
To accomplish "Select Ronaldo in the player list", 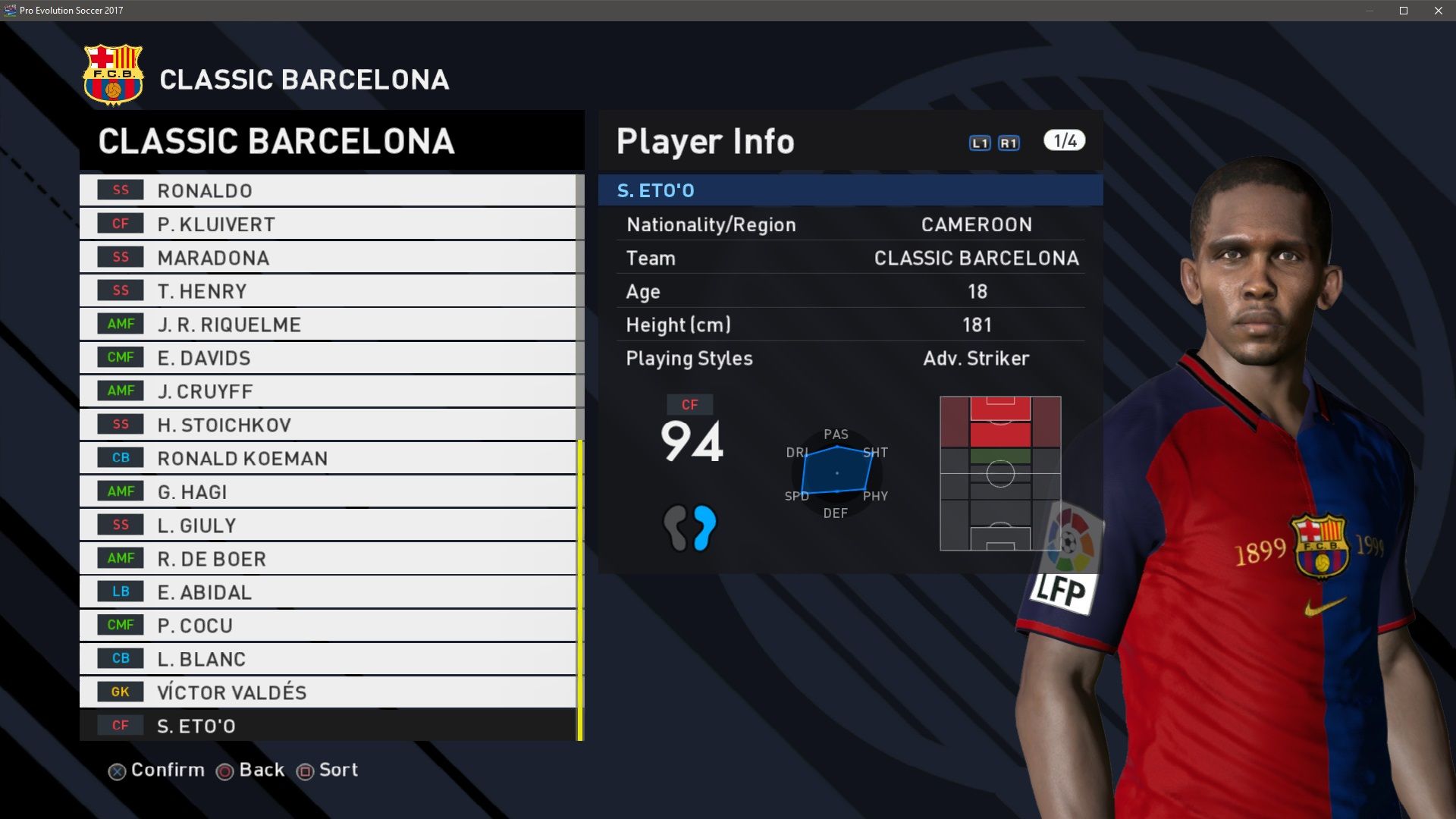I will pos(326,190).
